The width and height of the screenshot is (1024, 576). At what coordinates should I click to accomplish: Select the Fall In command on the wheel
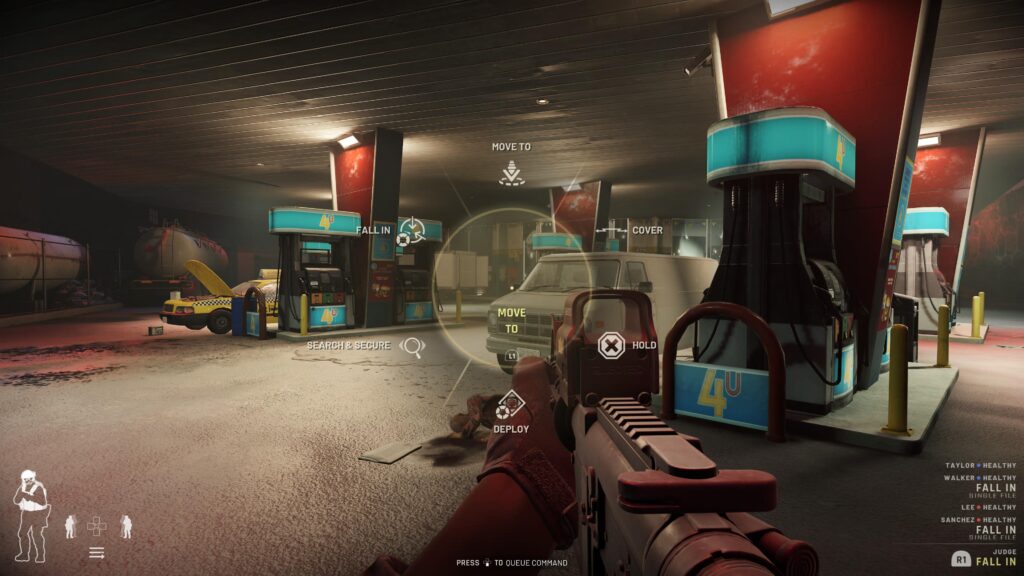coord(410,231)
